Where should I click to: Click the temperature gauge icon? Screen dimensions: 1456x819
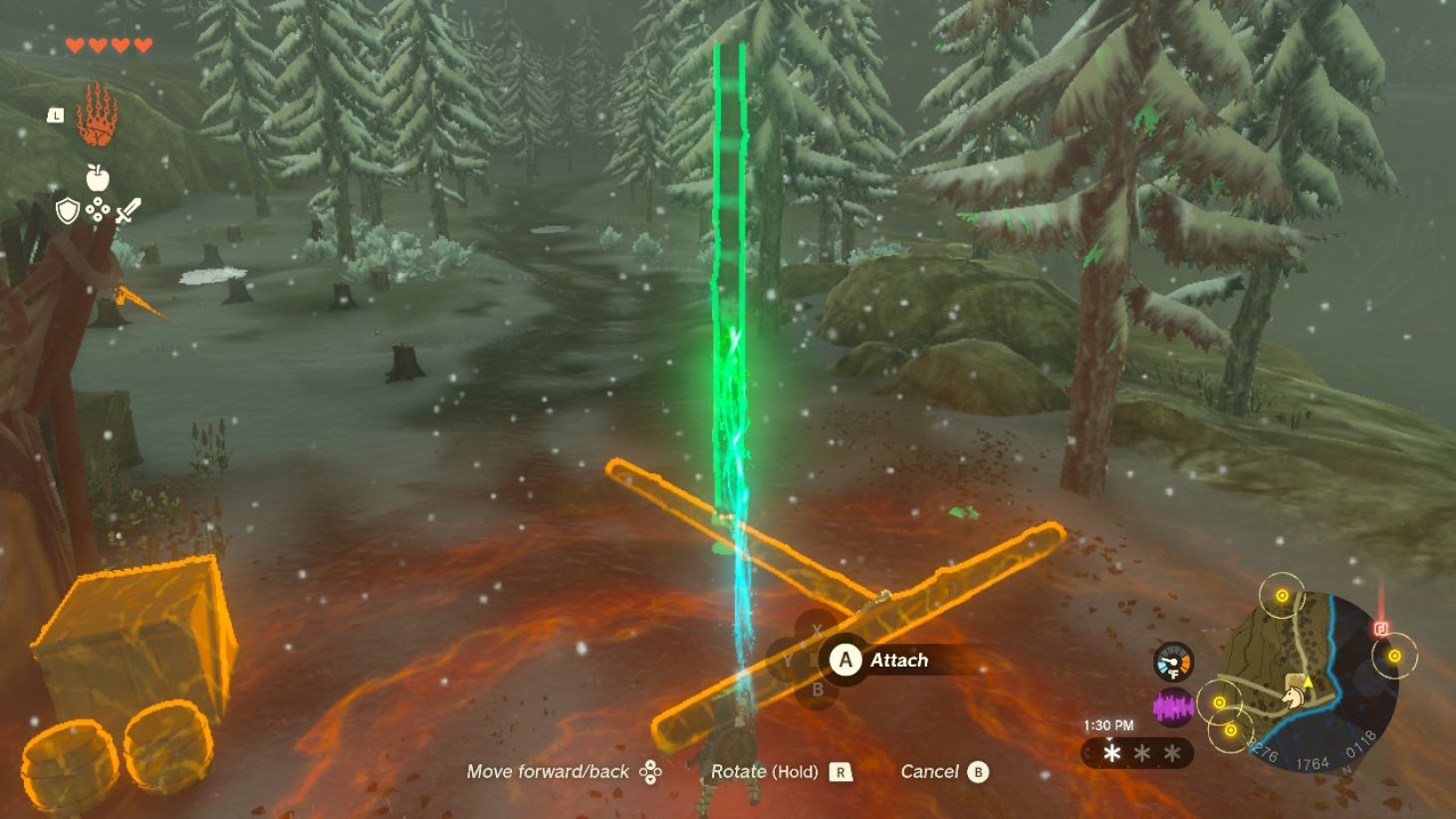point(1172,661)
